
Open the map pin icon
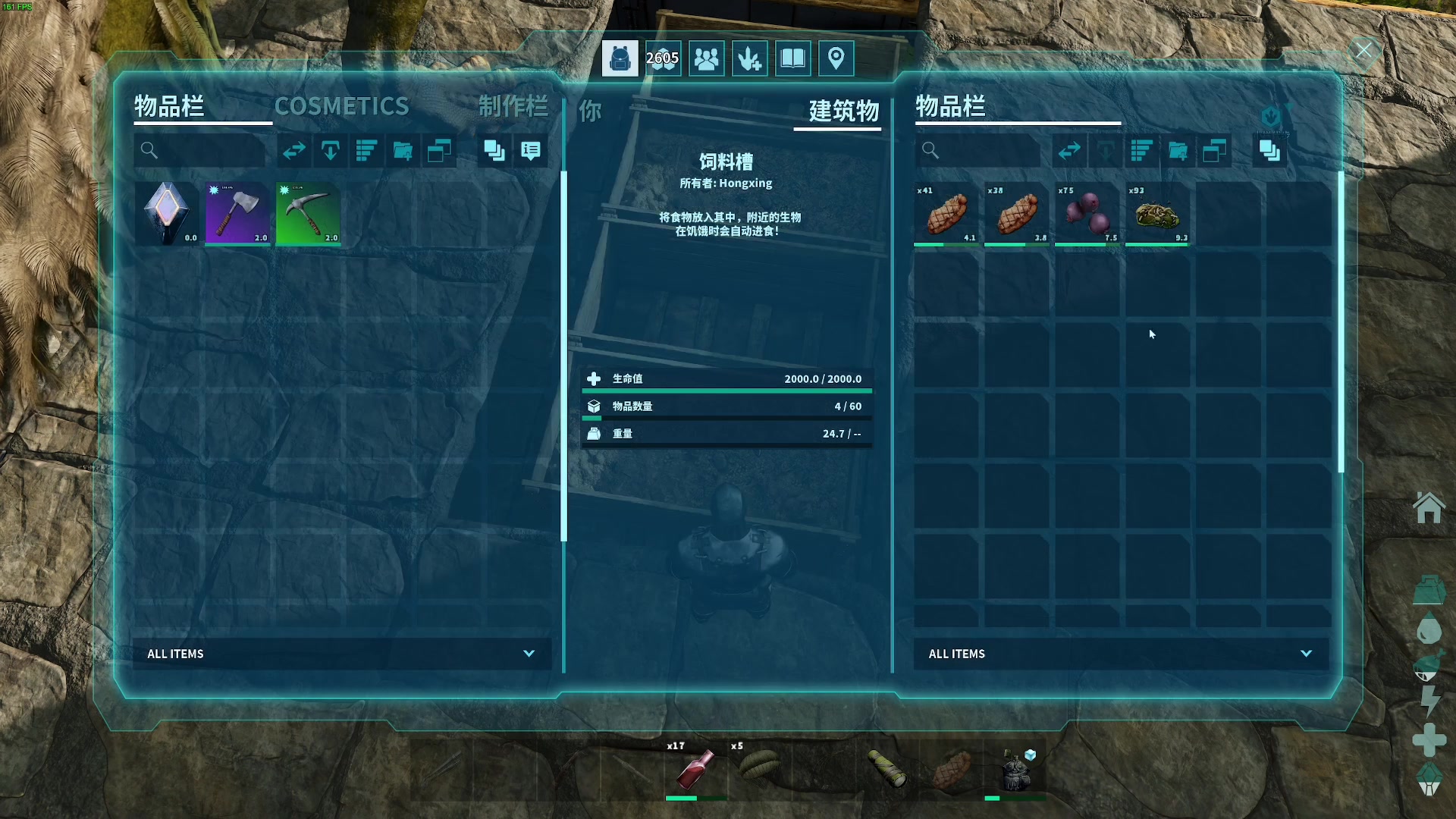836,58
